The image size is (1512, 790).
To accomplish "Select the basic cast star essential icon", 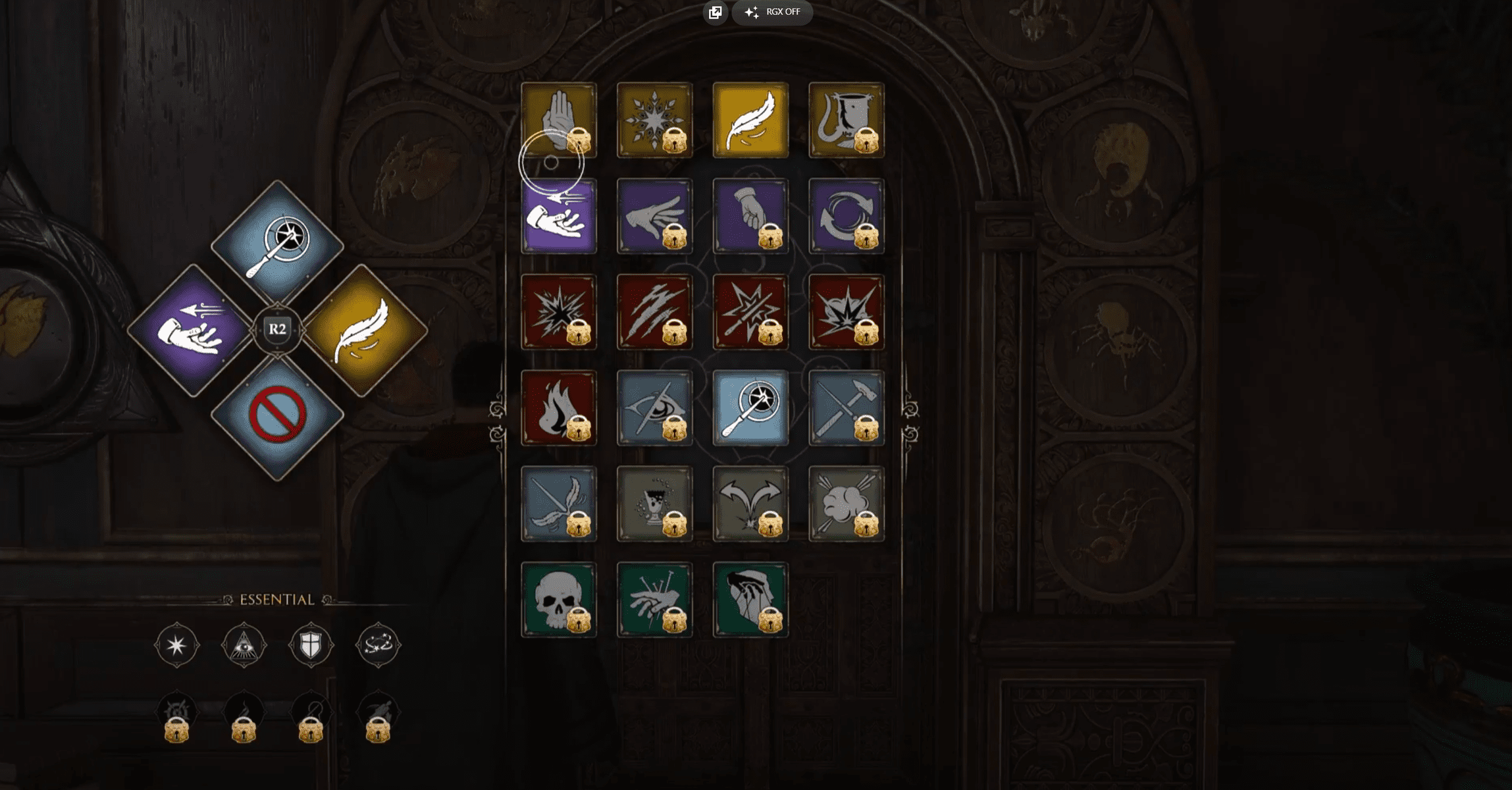I will point(176,645).
